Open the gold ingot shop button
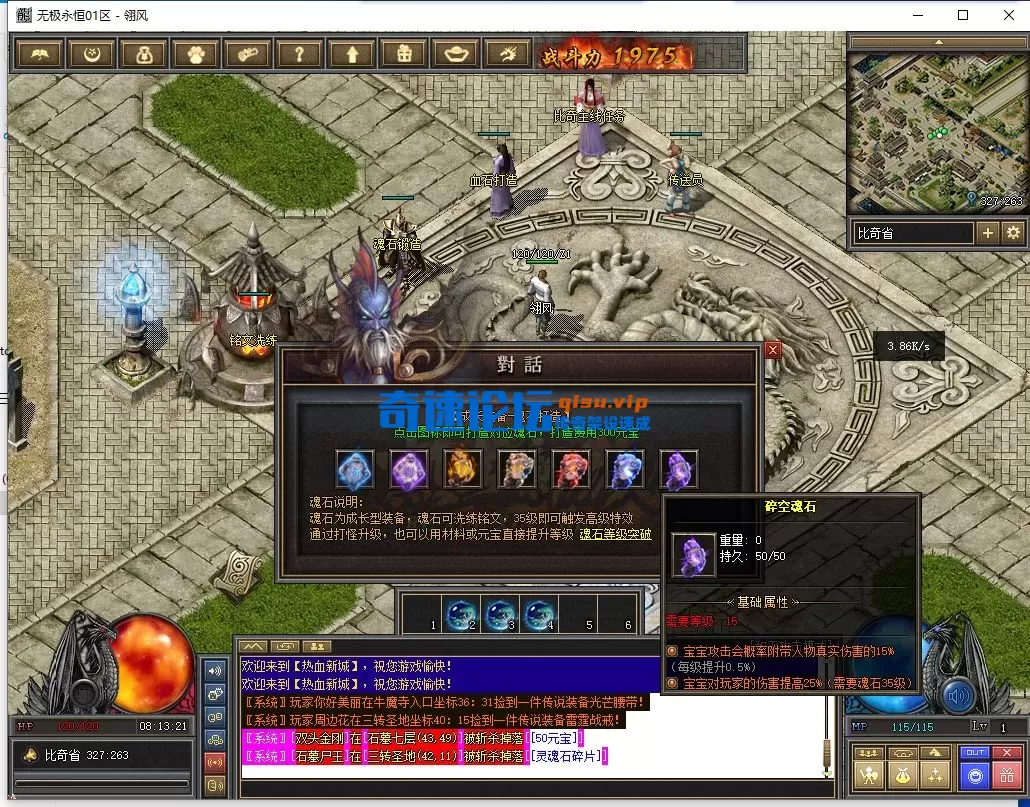Screen dimensions: 1030x807 pyautogui.click(x=456, y=54)
